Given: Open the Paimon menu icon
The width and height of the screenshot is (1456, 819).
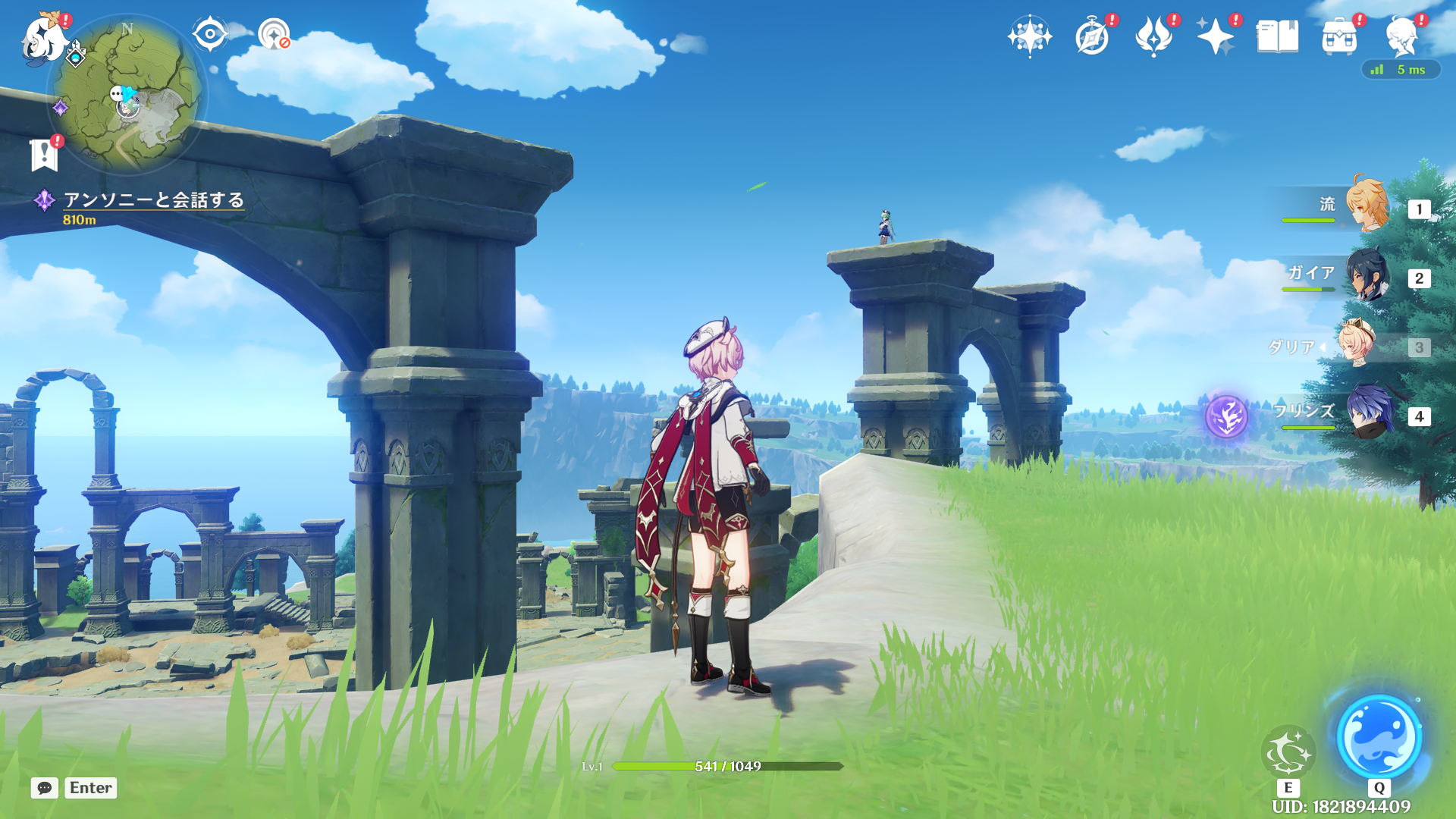Looking at the screenshot, I should (x=42, y=38).
